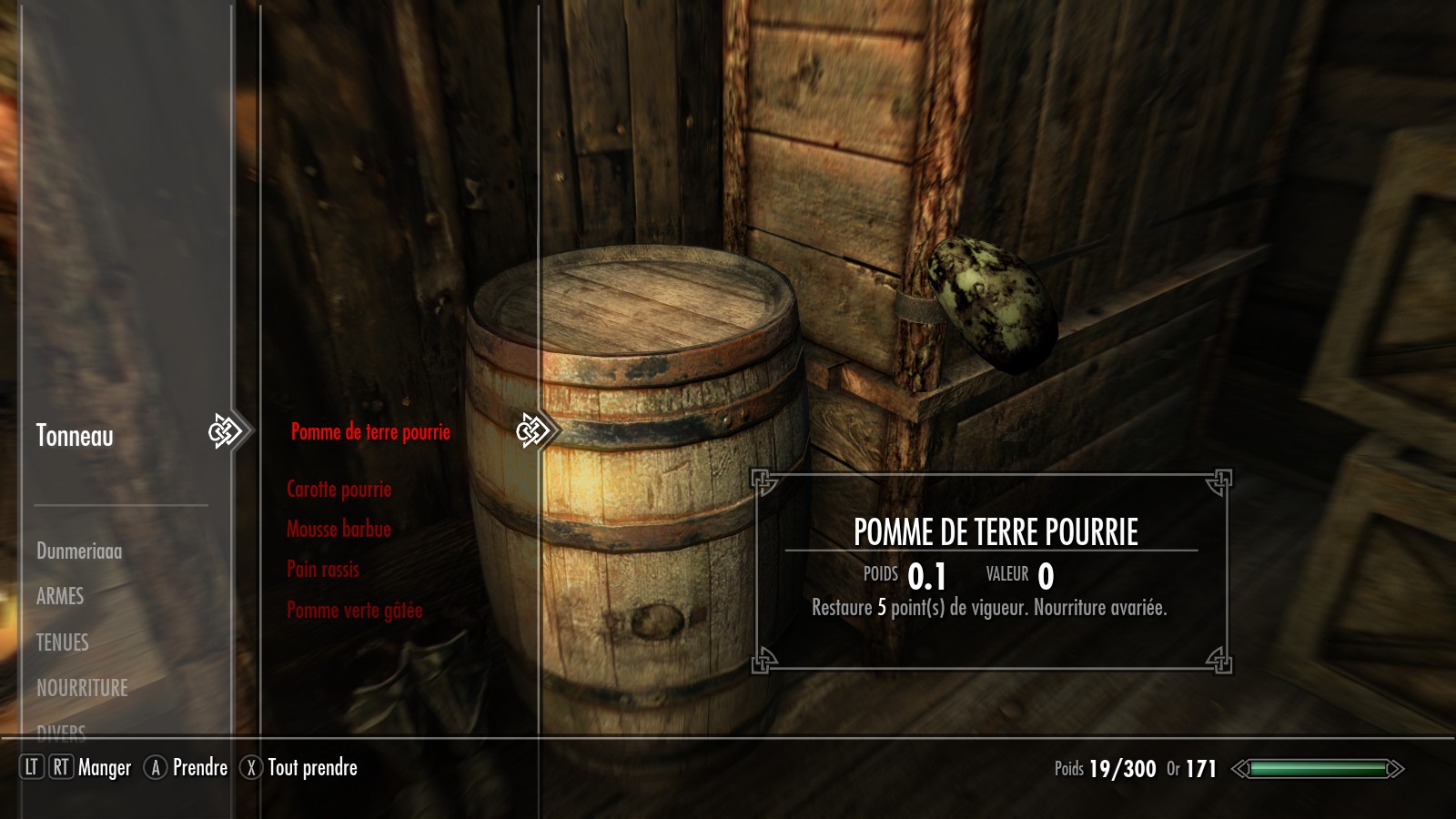Show the TENUES category
This screenshot has height=819, width=1456.
(x=63, y=642)
